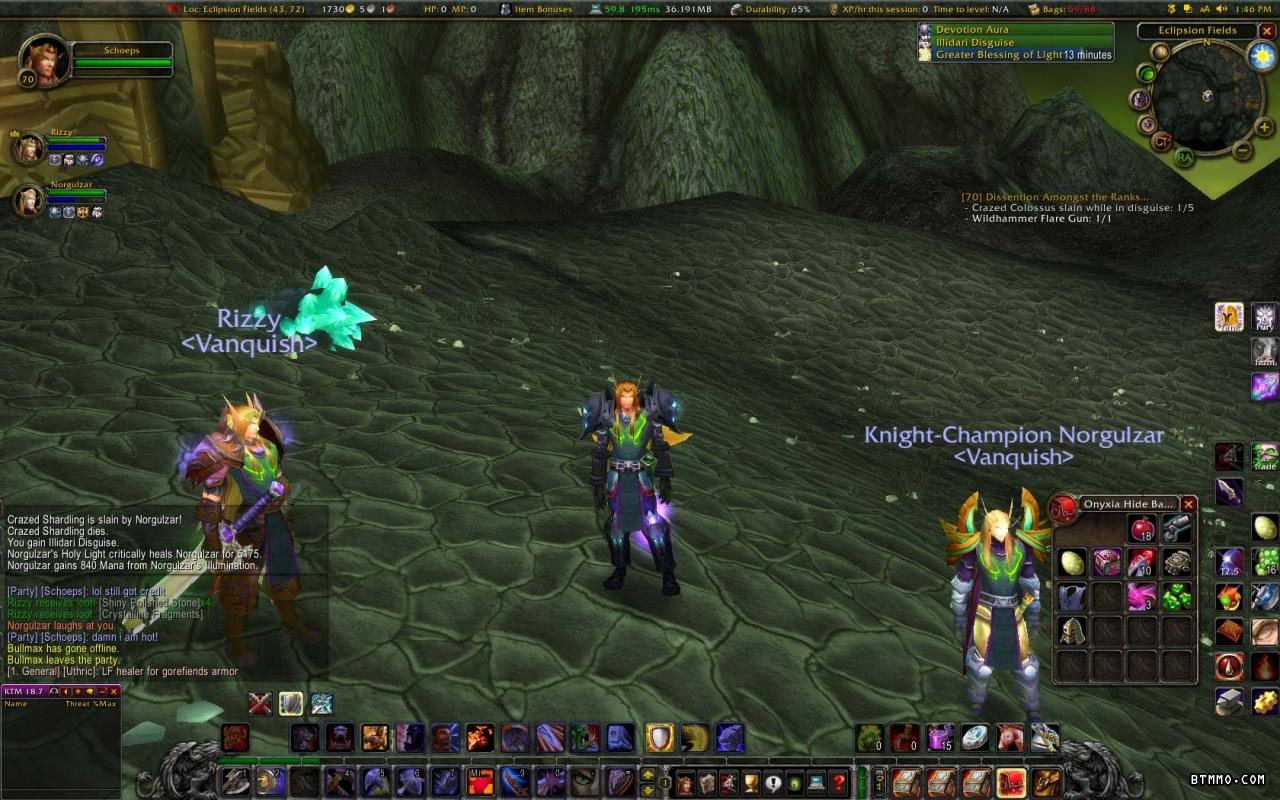Click the Bags counter in the top bar
Screen dimensions: 1280x800
1068,9
